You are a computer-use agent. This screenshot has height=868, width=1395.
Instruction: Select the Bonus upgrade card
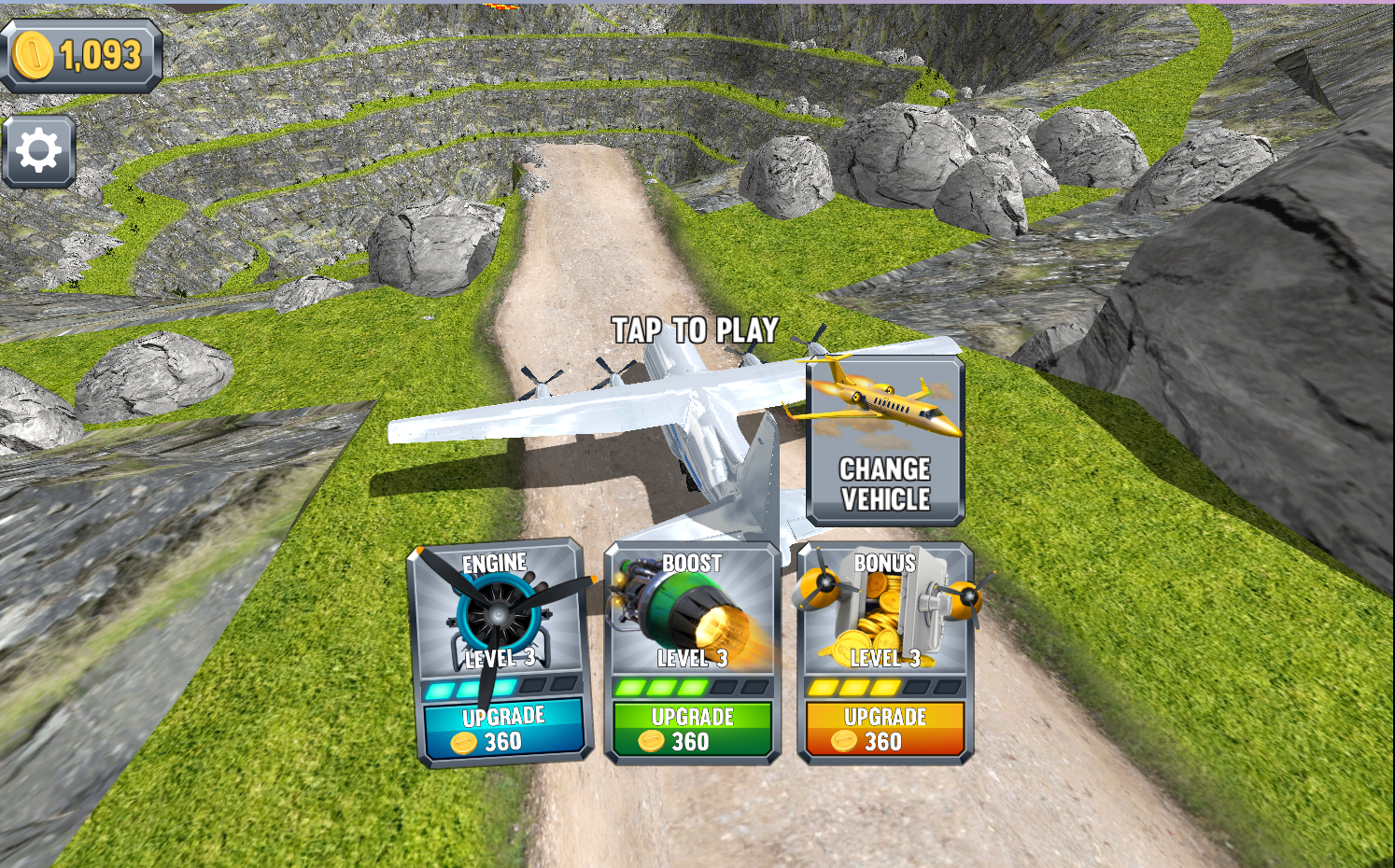pos(882,653)
